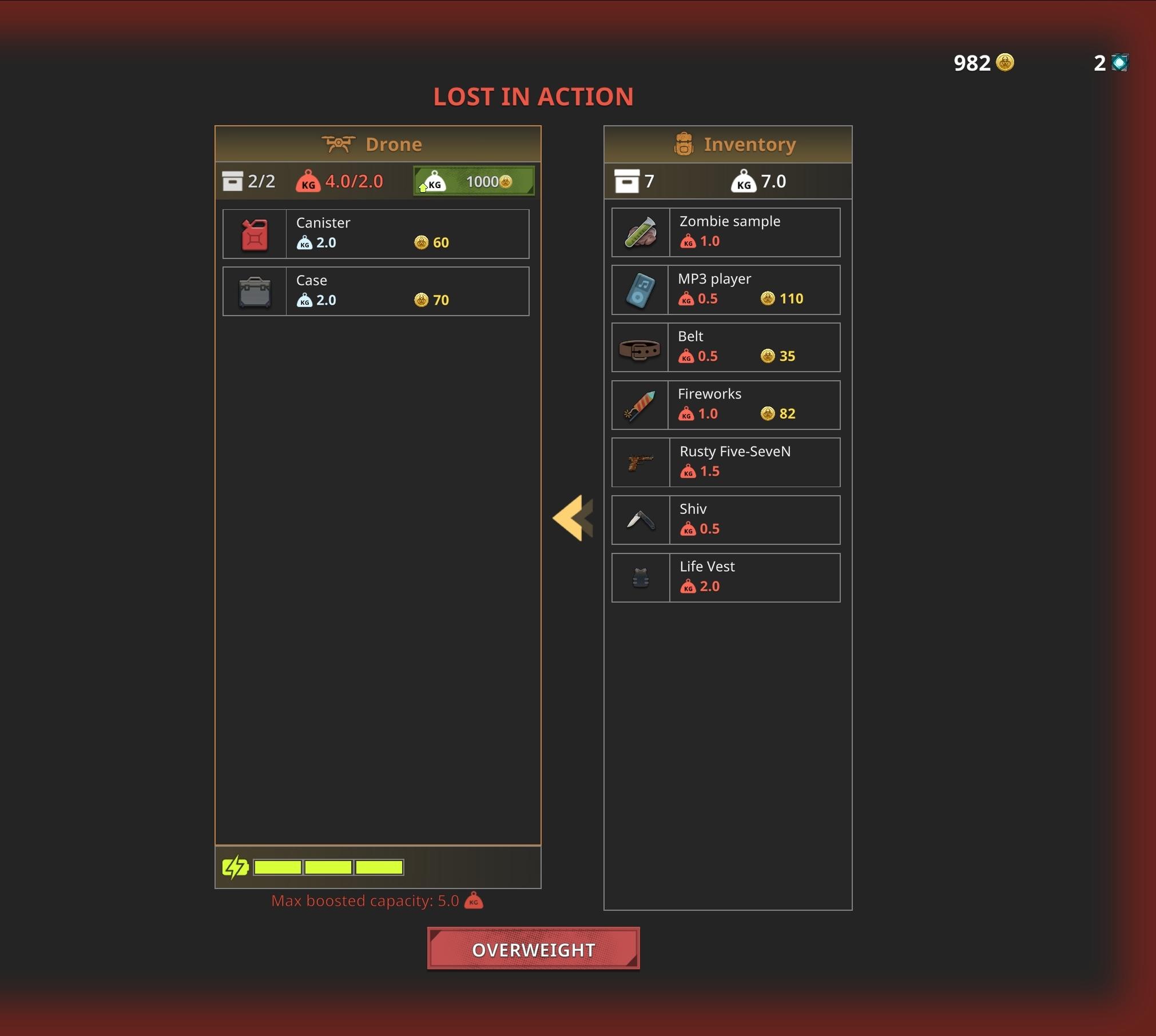This screenshot has height=1036, width=1156.
Task: Click the Fireworks rocket icon
Action: [x=639, y=405]
